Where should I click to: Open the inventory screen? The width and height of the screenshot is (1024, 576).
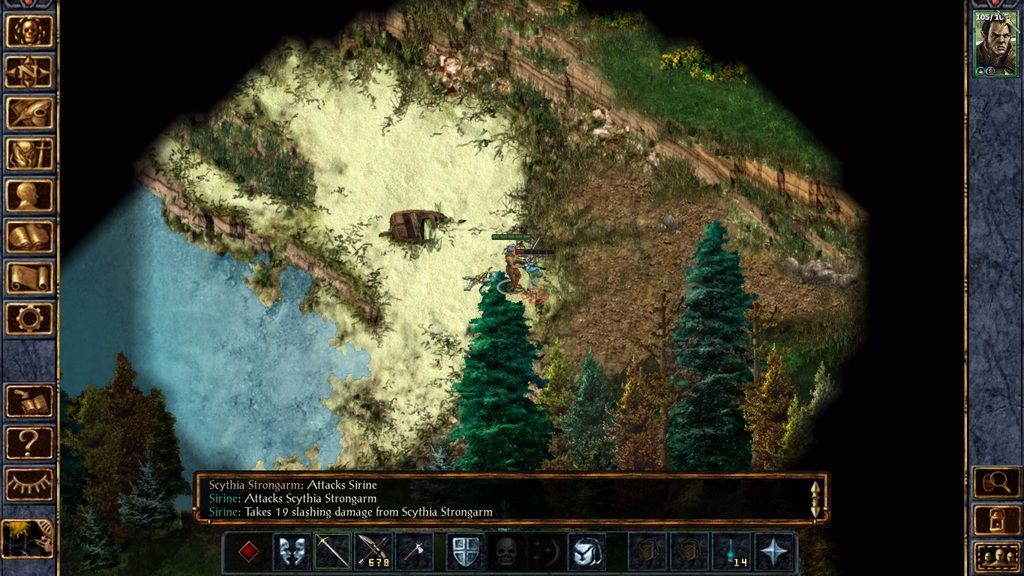click(x=29, y=154)
